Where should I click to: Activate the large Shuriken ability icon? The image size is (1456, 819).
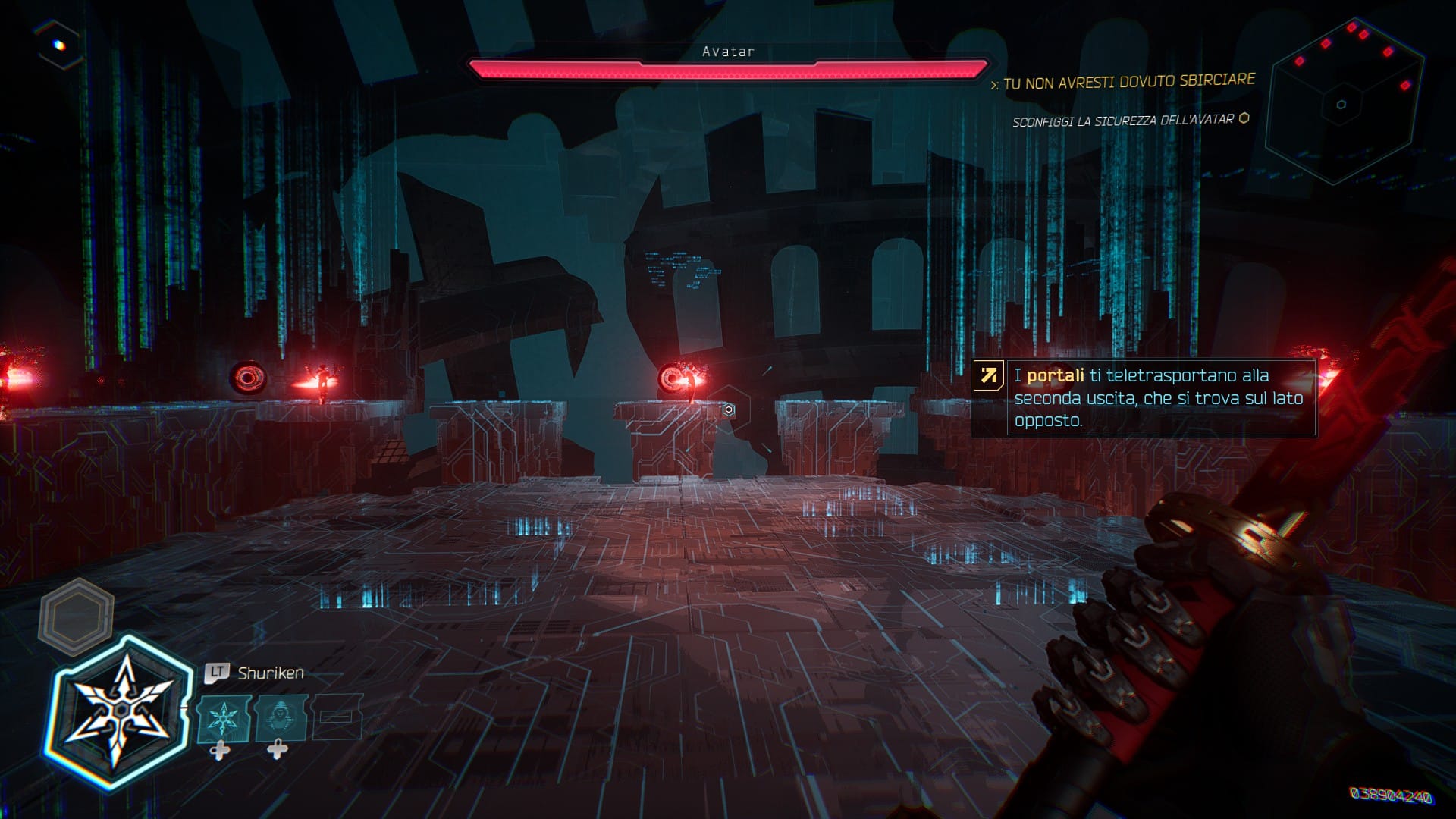point(120,711)
